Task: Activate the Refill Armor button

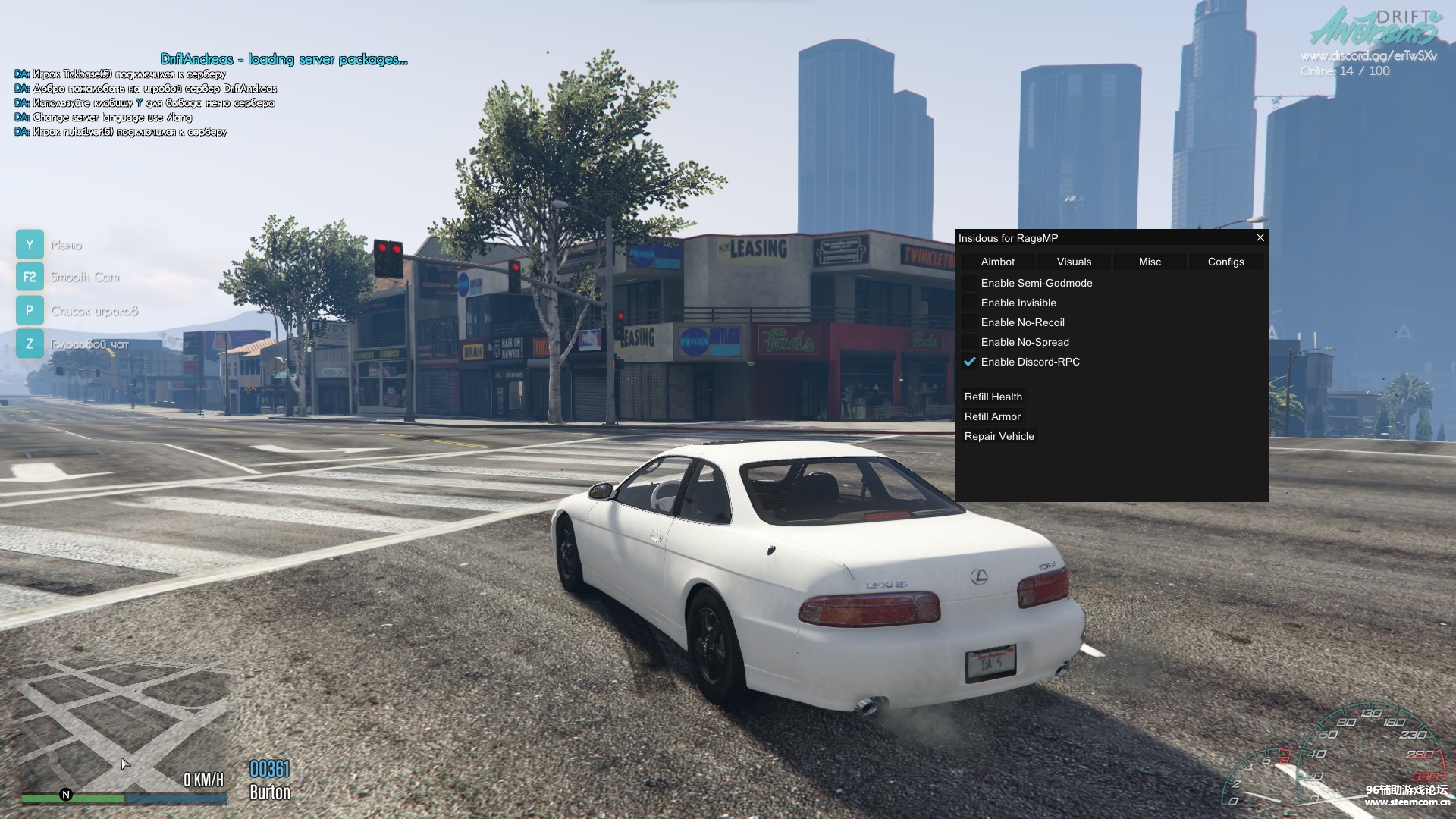Action: [x=992, y=416]
